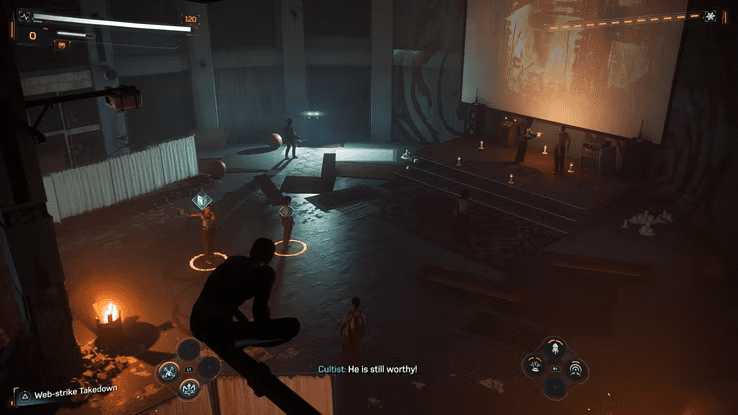Equip the web-burst trap gadget icon
Image resolution: width=738 pixels, height=415 pixels.
pyautogui.click(x=535, y=366)
